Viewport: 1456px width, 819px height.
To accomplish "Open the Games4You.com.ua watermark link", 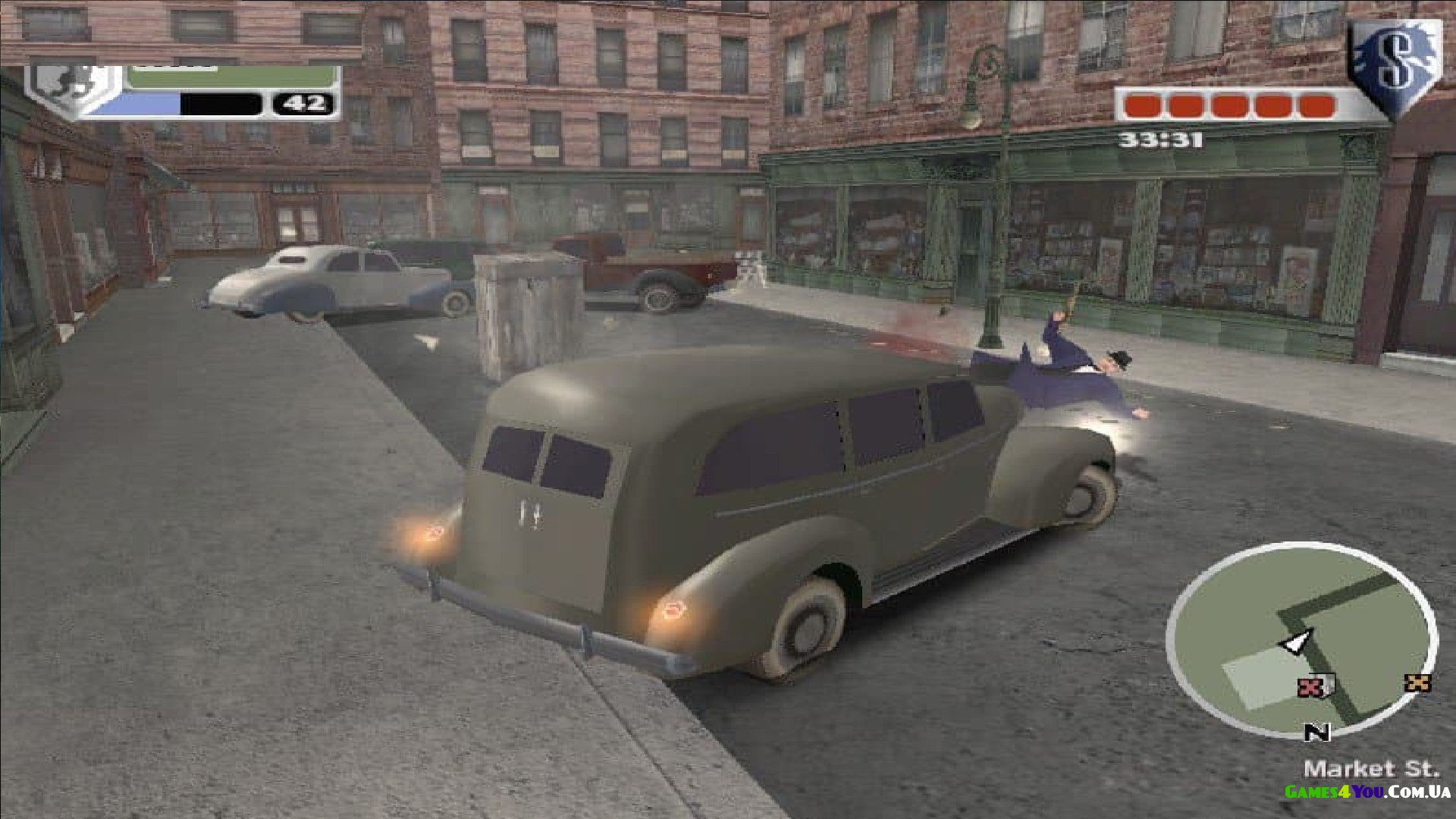I will click(1367, 792).
